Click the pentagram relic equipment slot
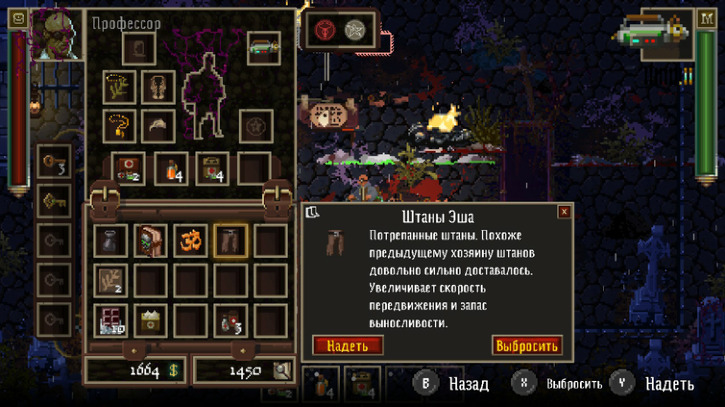The height and width of the screenshot is (407, 725). 256,126
